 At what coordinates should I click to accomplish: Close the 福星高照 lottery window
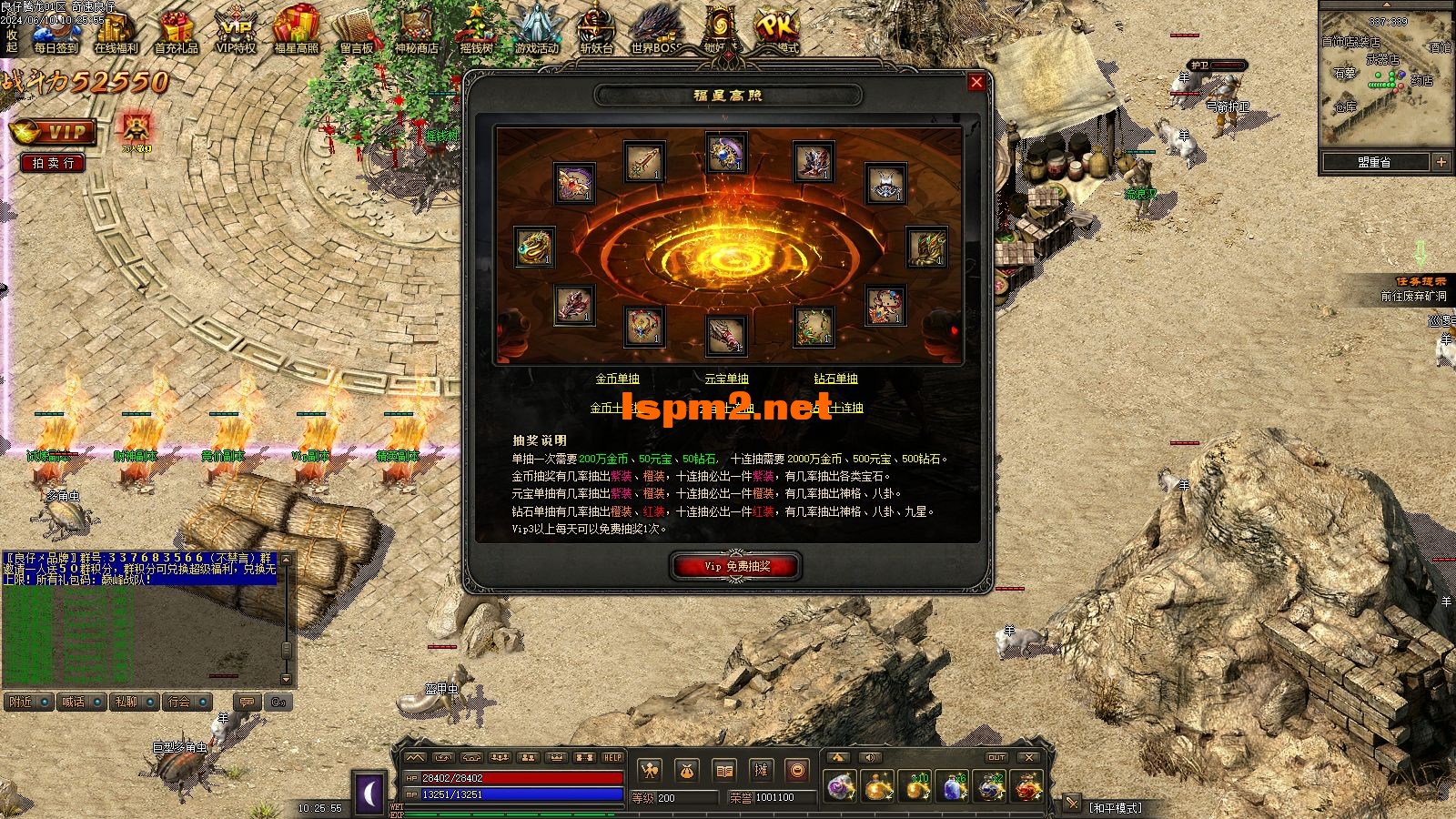coord(976,83)
